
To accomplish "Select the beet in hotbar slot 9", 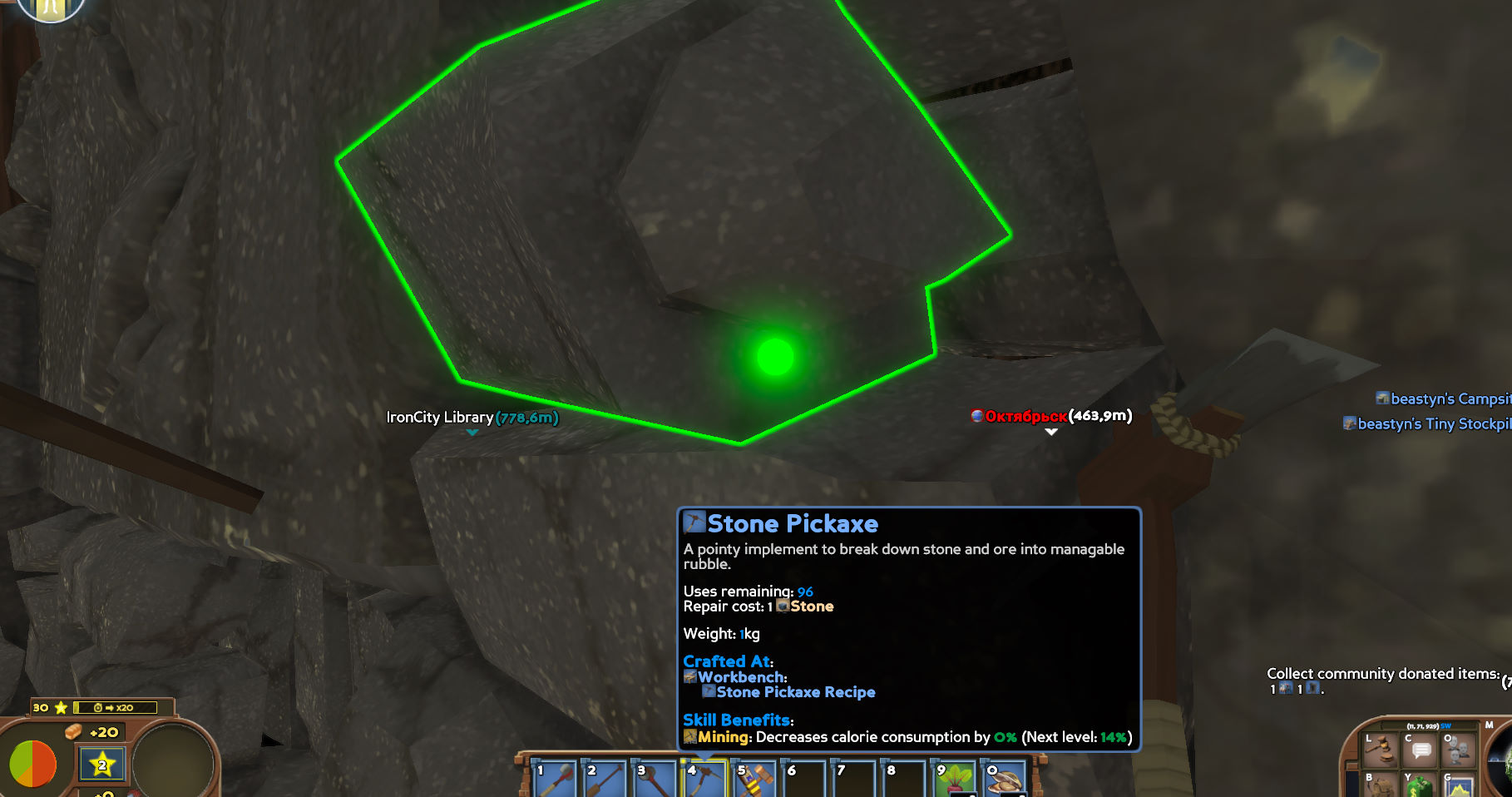I will [x=952, y=778].
